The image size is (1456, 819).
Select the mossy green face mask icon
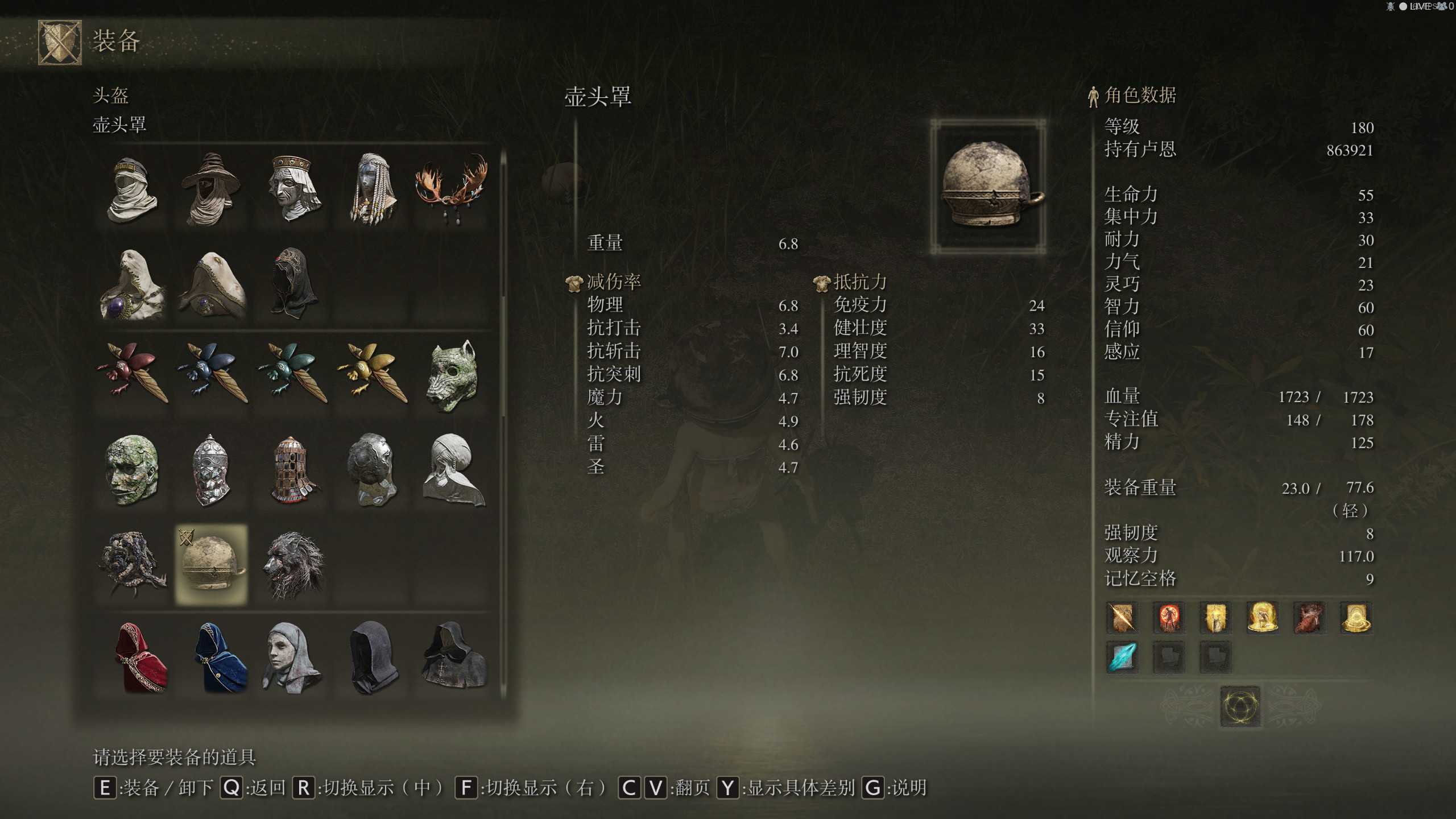click(132, 468)
